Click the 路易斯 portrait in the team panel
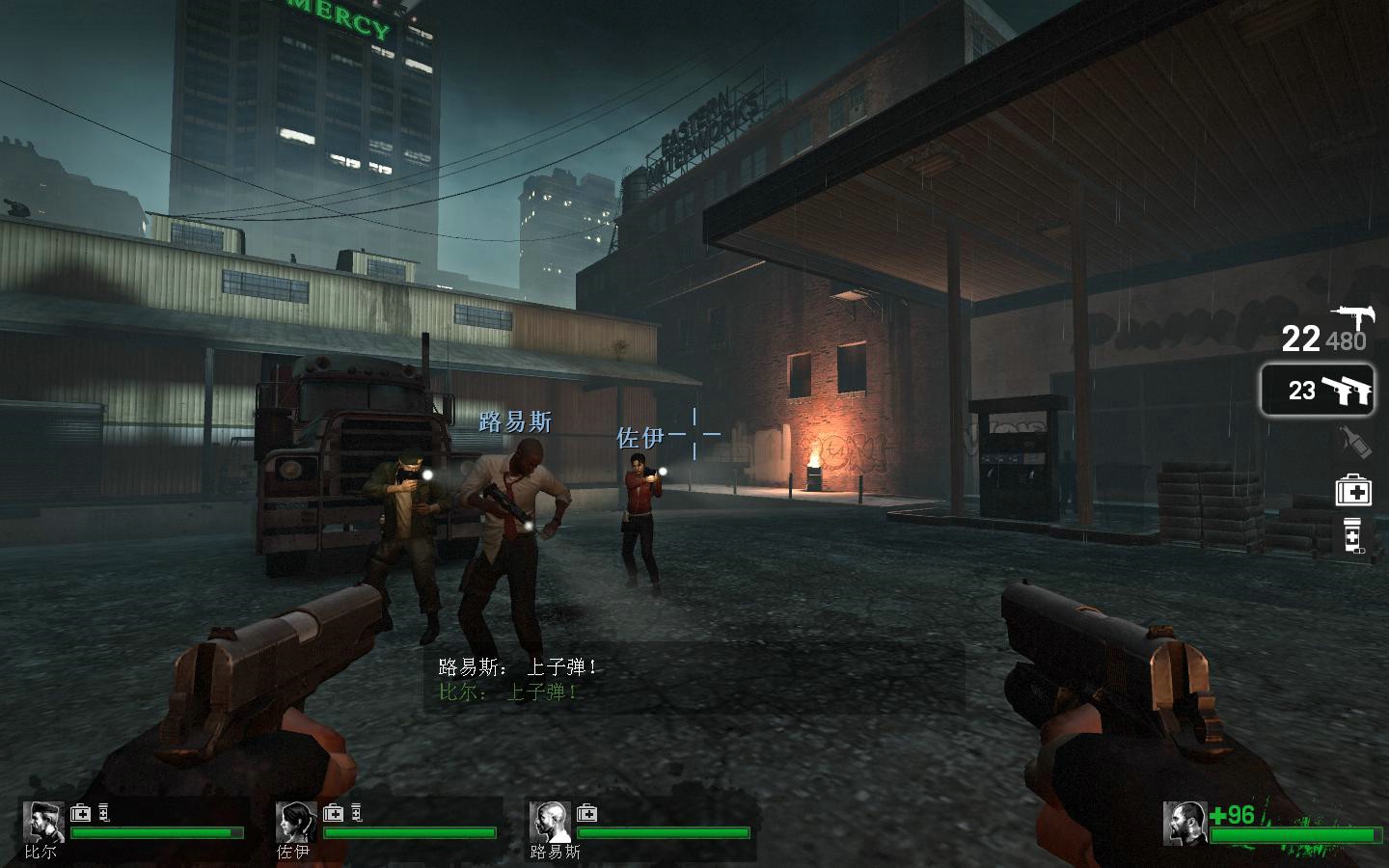The width and height of the screenshot is (1389, 868). coord(549,822)
